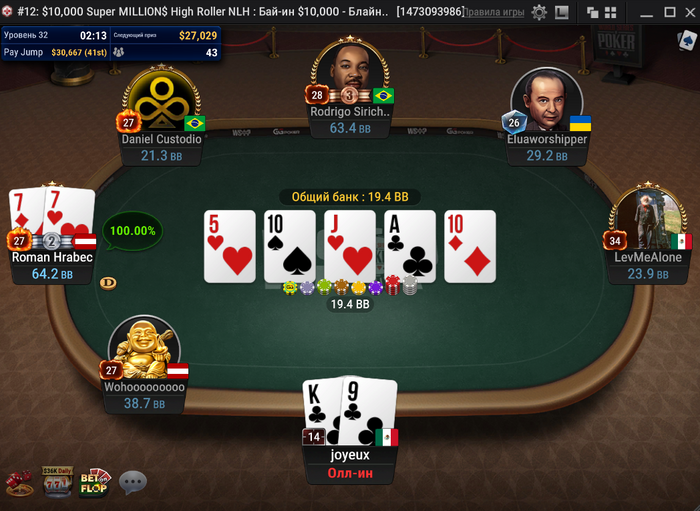Select Eluaworshipper's player avatar
Screen dimensions: 700x511
click(546, 101)
